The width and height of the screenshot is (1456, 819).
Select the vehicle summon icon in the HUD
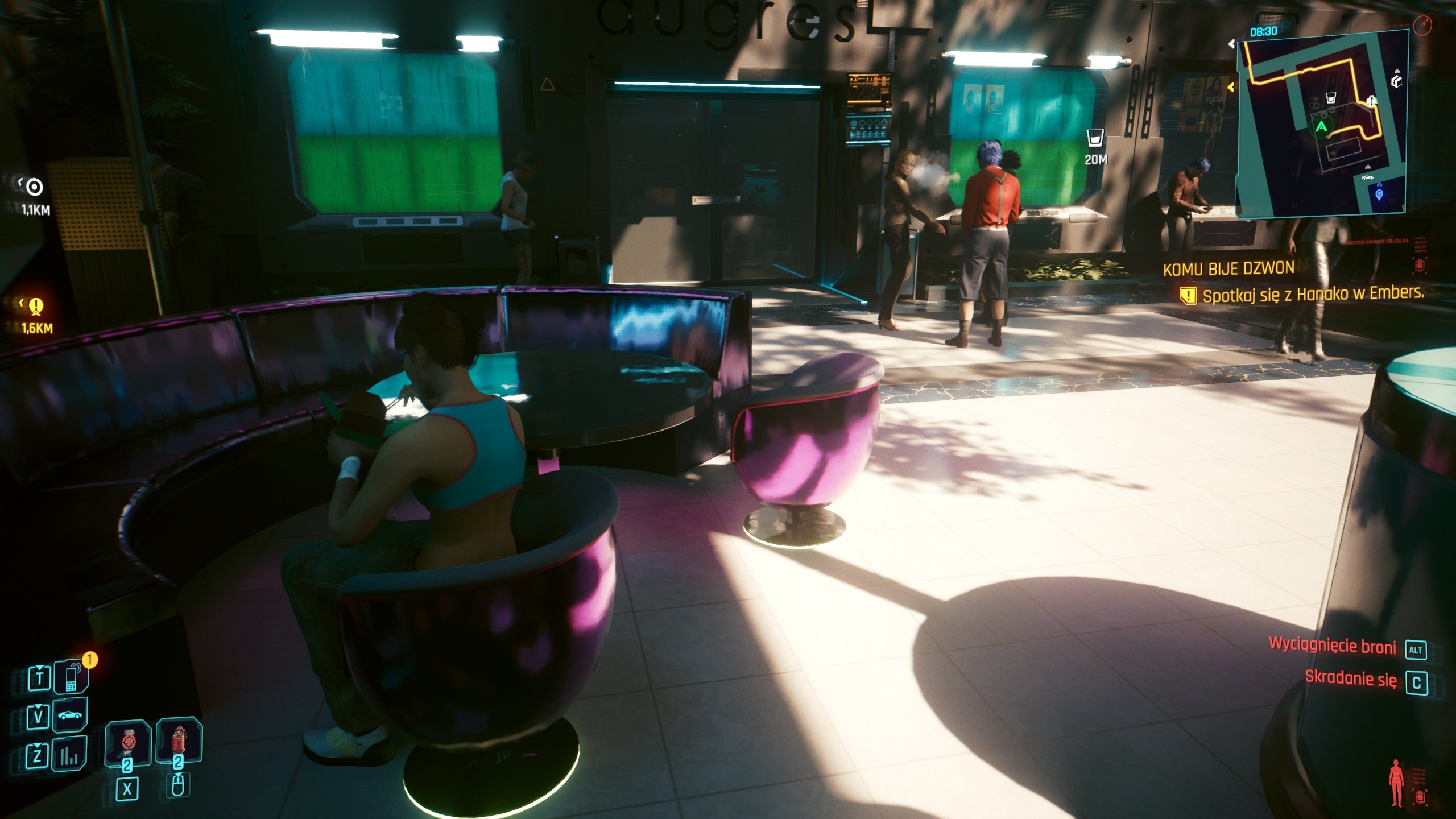[69, 714]
